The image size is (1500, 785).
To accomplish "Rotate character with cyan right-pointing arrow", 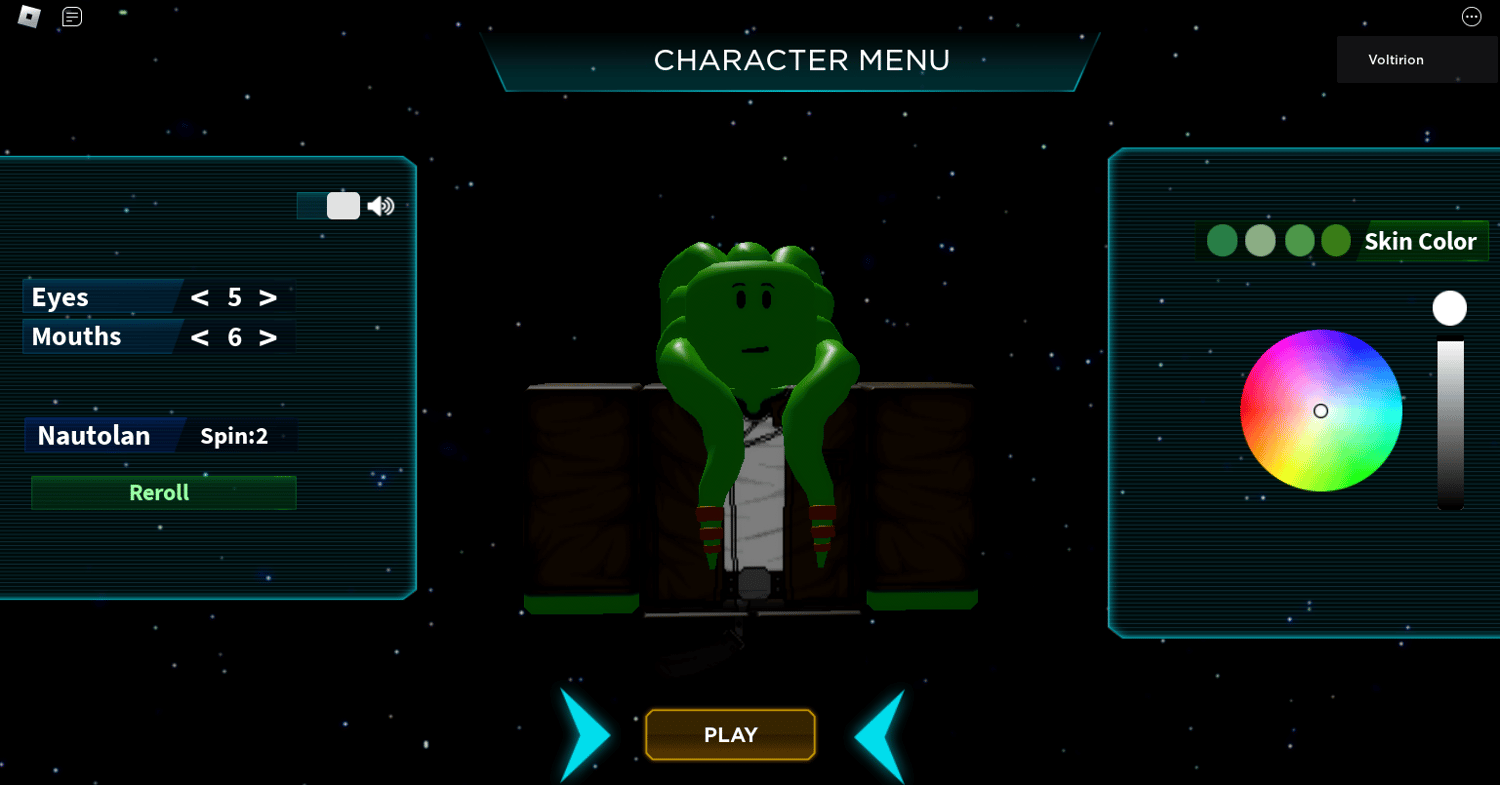I will tap(584, 735).
